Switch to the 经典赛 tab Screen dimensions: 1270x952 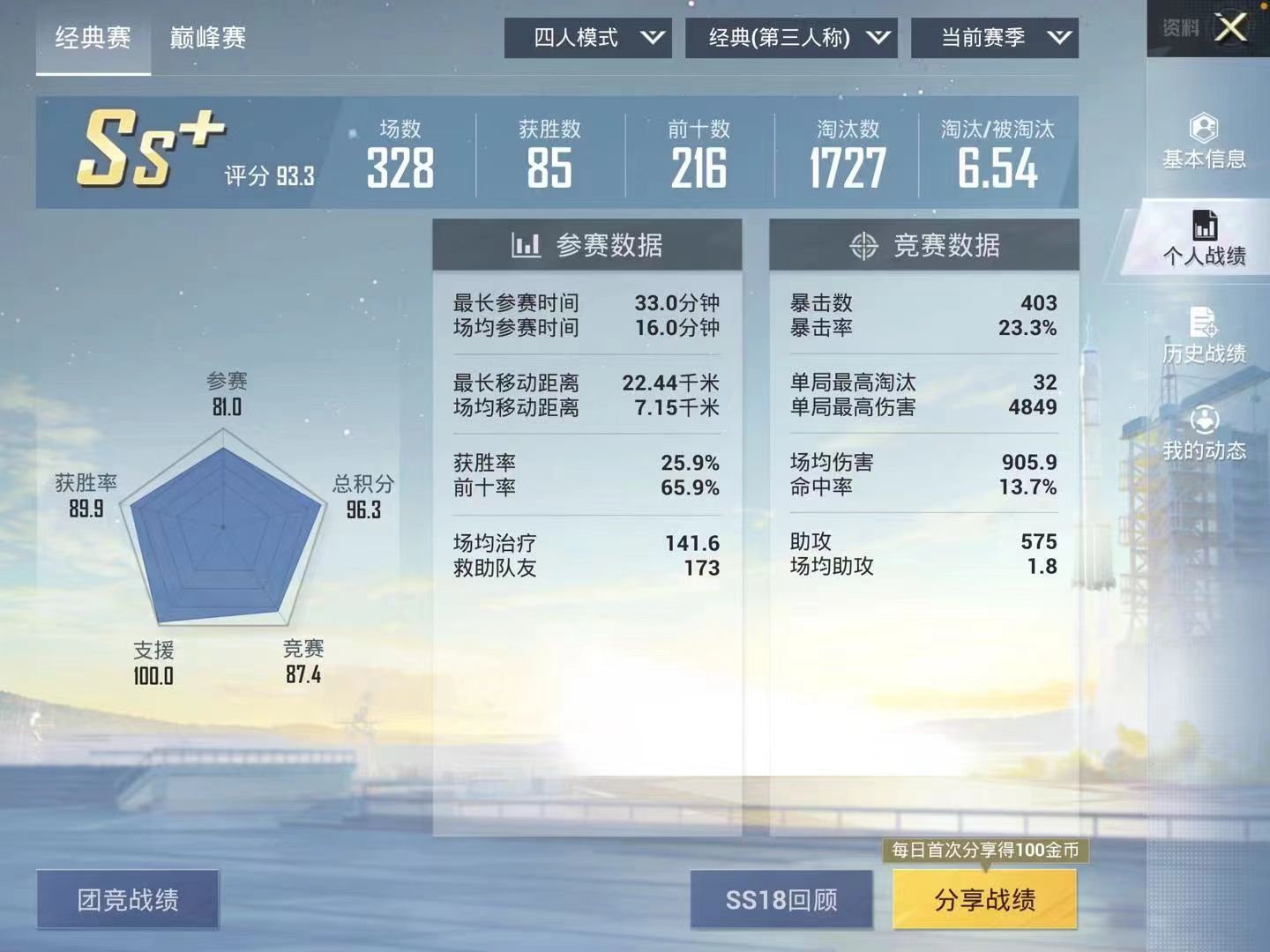pos(93,38)
